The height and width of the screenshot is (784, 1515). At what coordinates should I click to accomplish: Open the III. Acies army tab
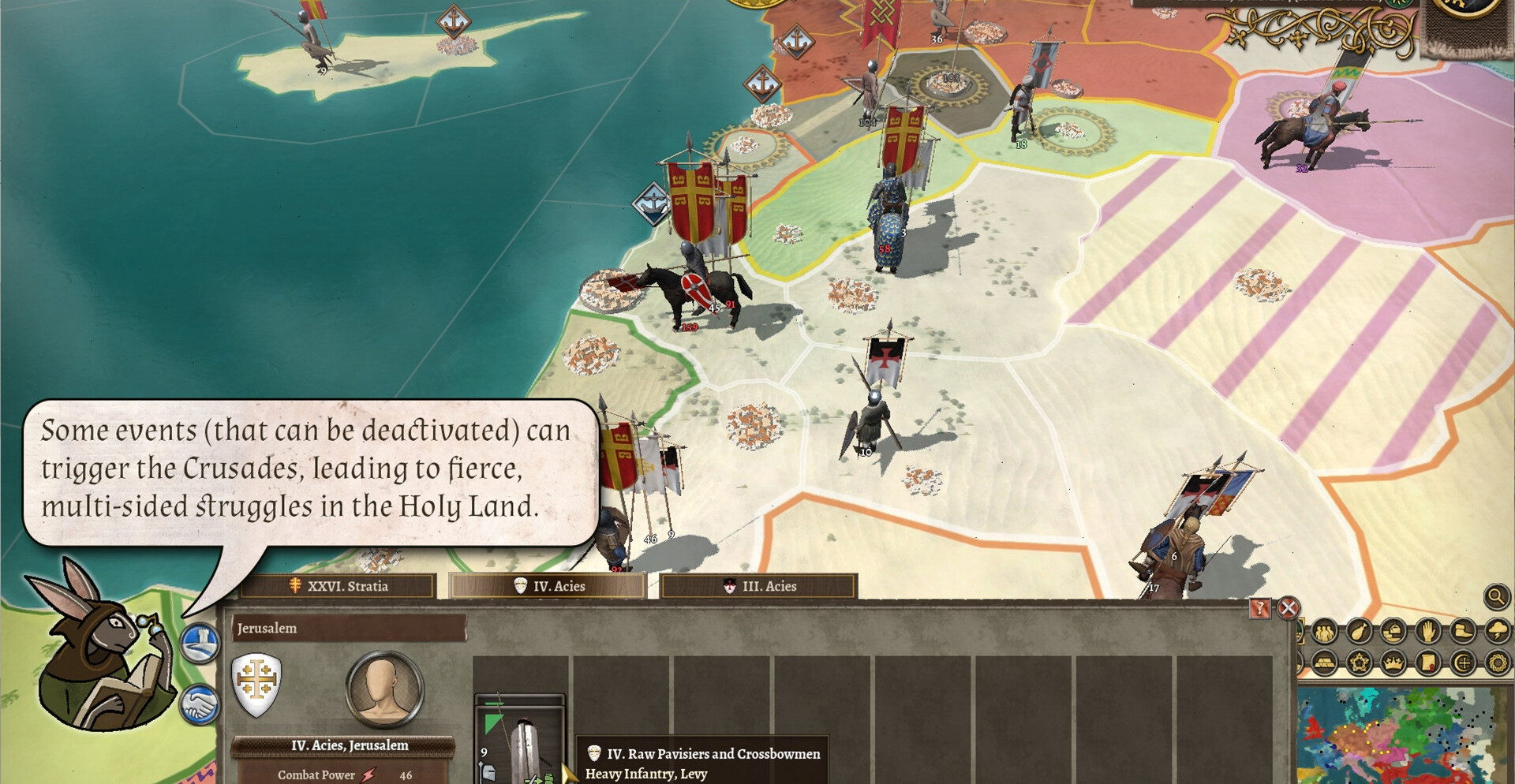[759, 586]
